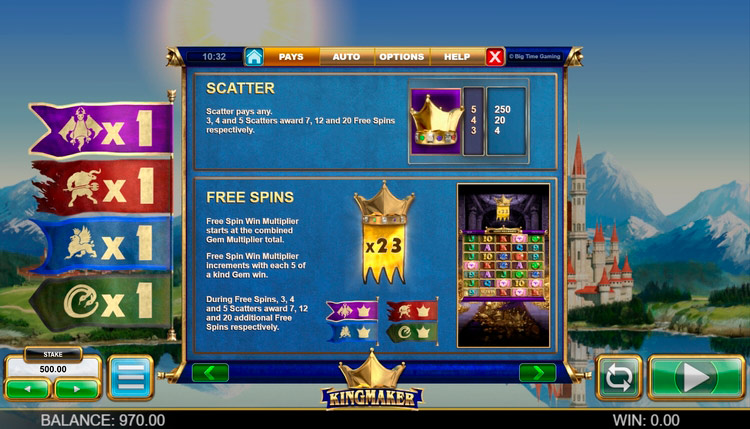Image resolution: width=750 pixels, height=429 pixels.
Task: Advance to next paytable page
Action: [x=537, y=372]
